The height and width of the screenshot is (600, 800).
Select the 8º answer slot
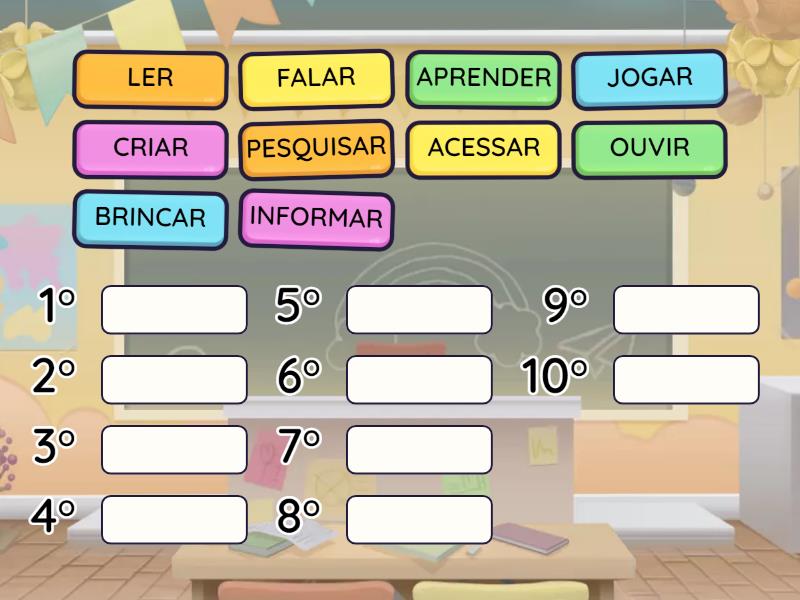[x=419, y=519]
